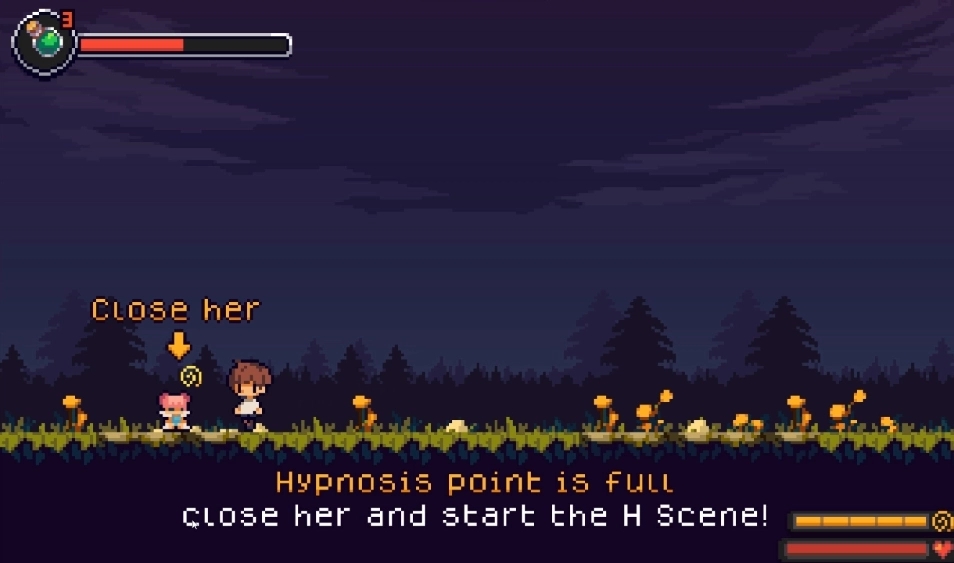Click the green potion icon
The width and height of the screenshot is (954, 563).
pyautogui.click(x=44, y=42)
